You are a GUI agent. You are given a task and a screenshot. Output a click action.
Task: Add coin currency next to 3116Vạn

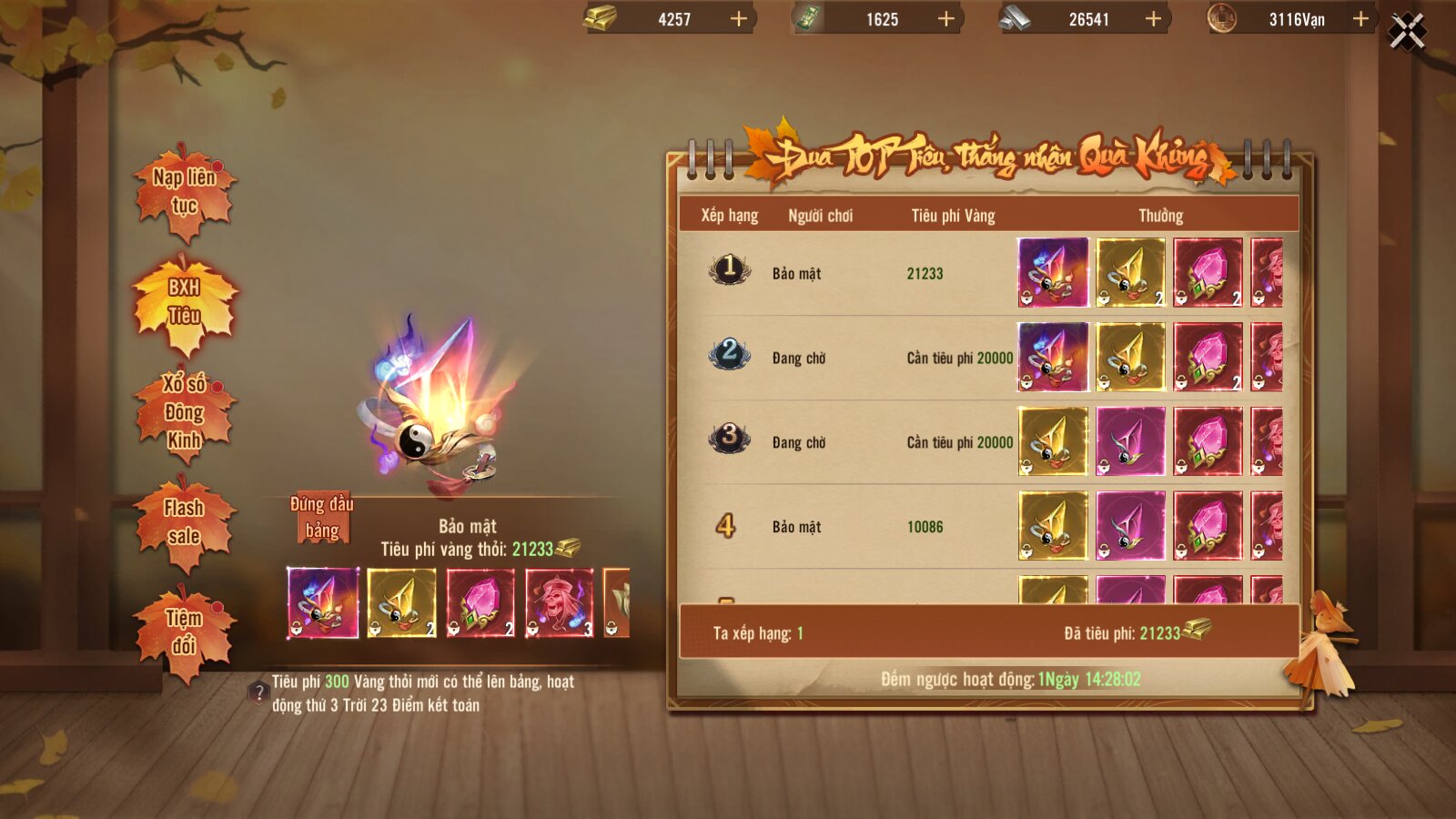point(1360,19)
